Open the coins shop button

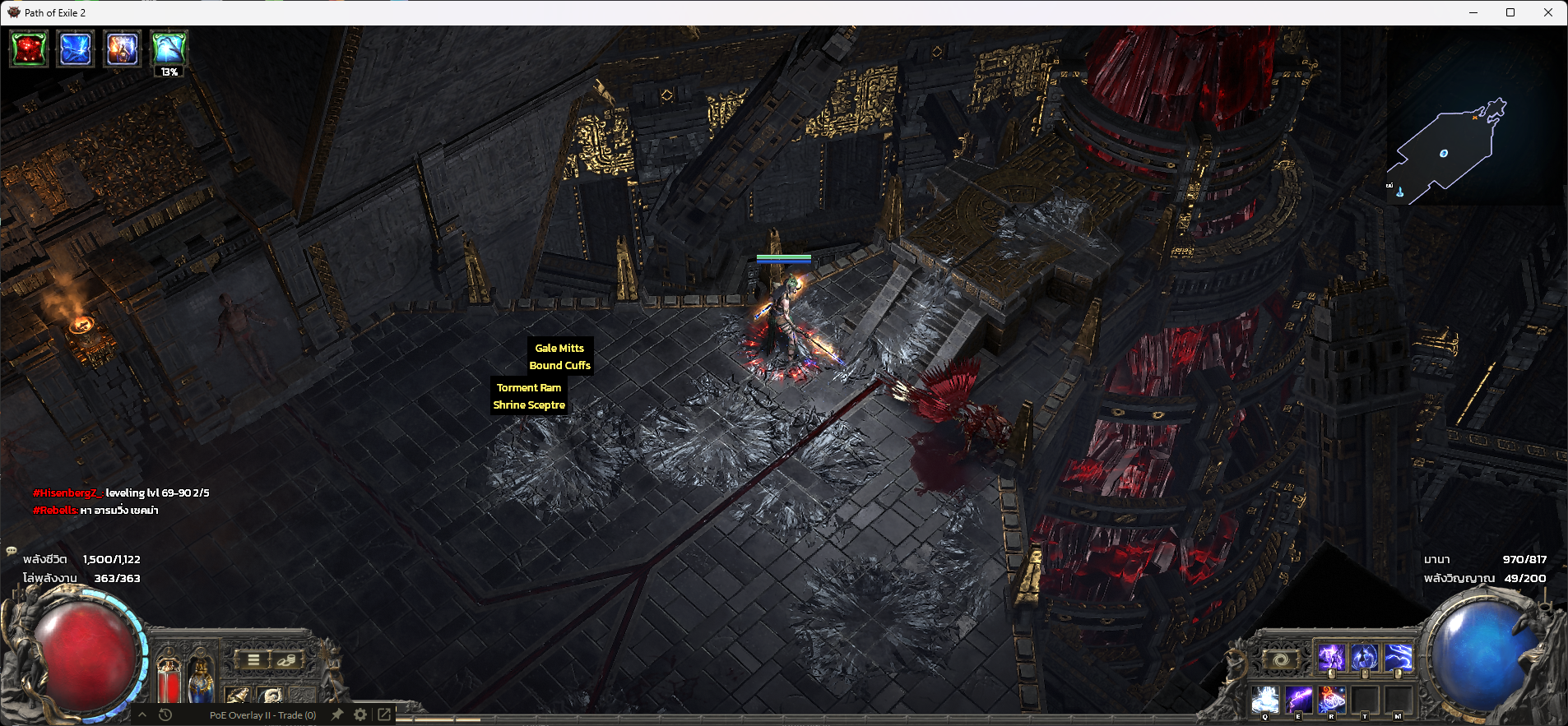point(285,659)
